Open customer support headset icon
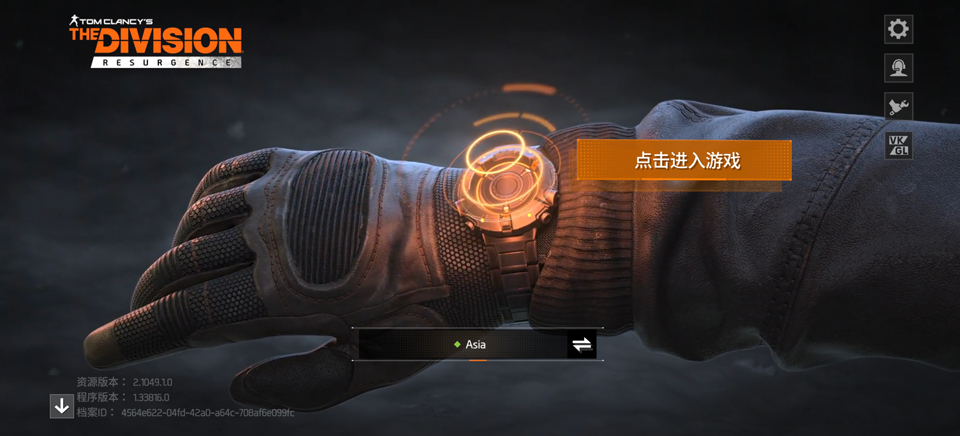Image resolution: width=960 pixels, height=436 pixels. pyautogui.click(x=898, y=67)
